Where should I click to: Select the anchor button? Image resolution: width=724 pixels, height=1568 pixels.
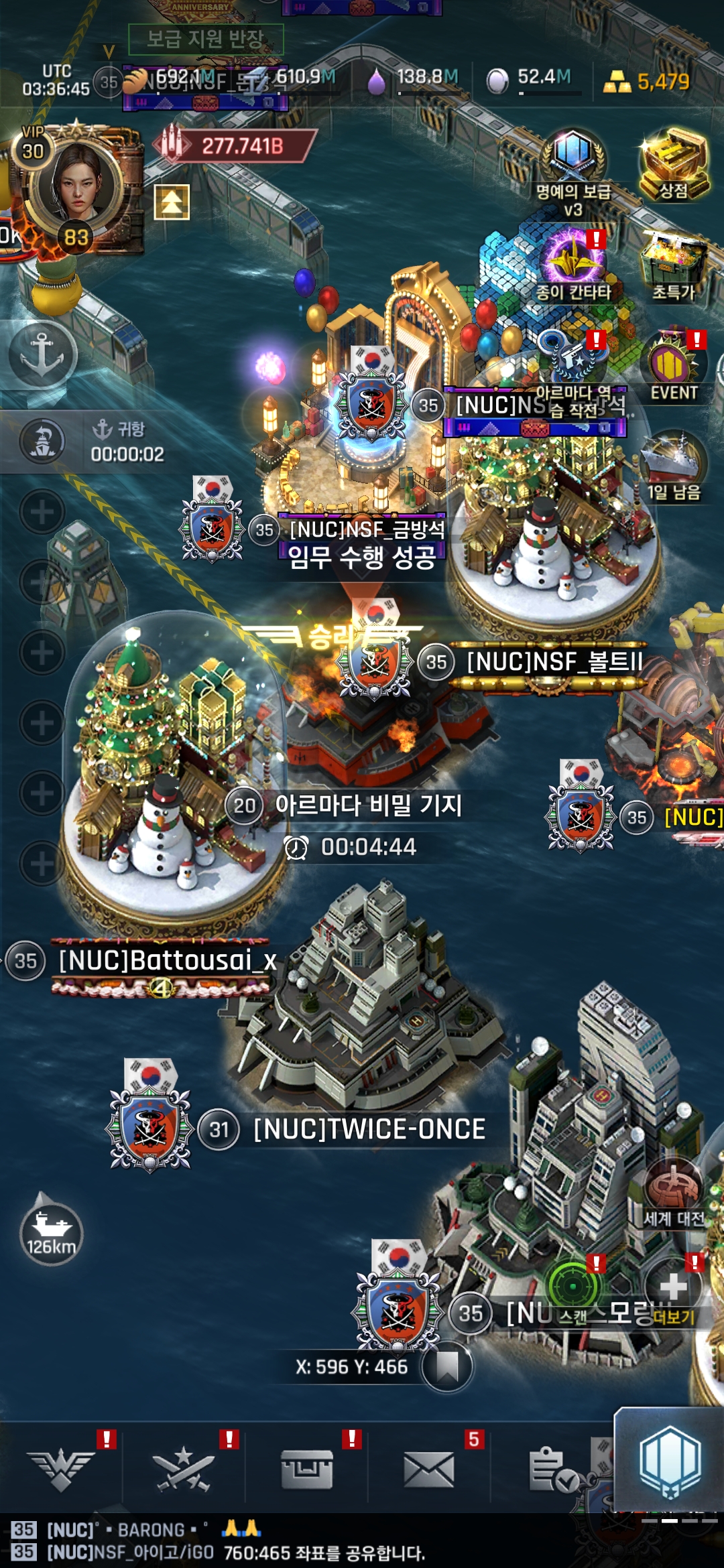click(42, 354)
